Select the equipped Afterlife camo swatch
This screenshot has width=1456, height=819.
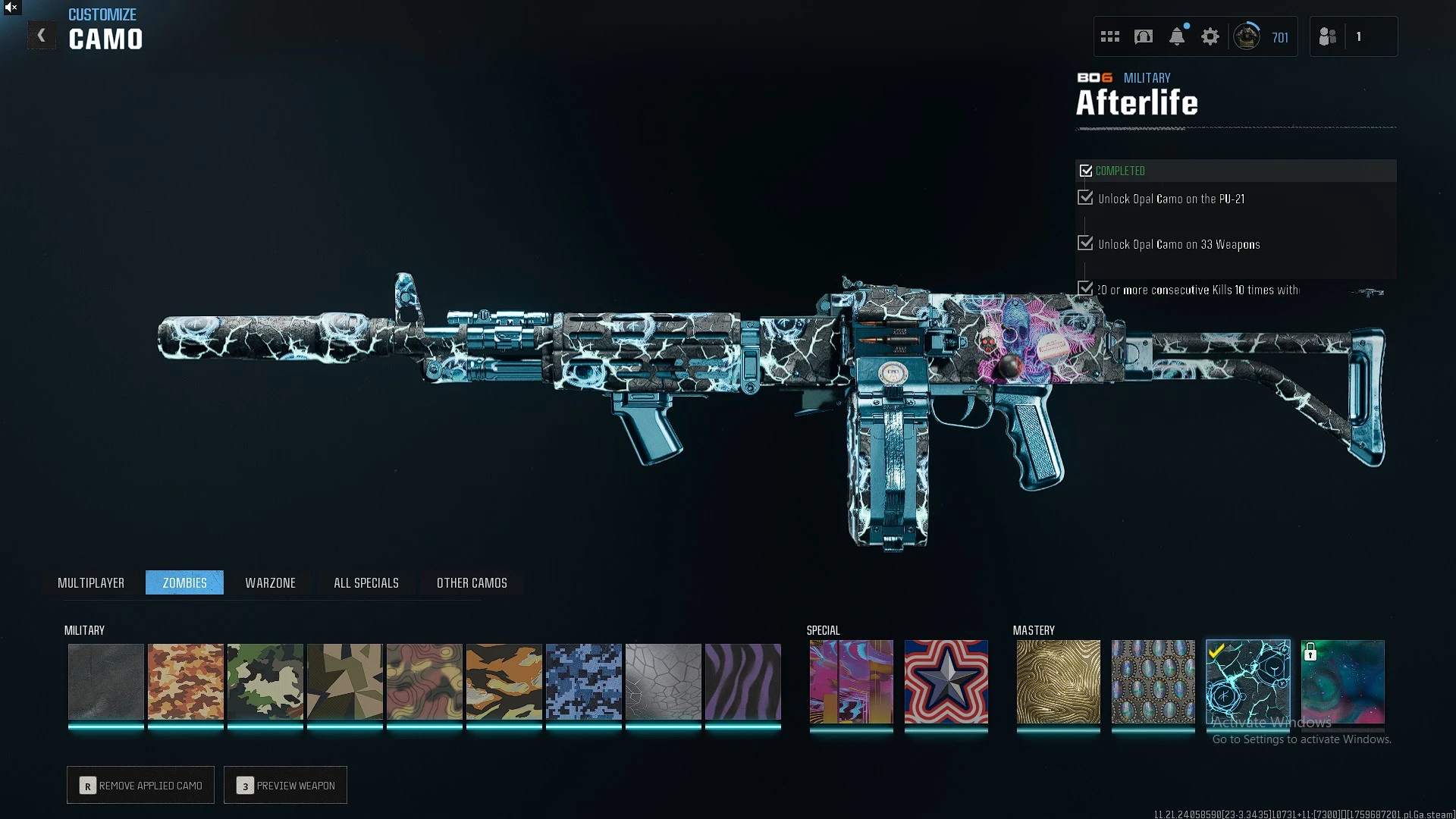1248,682
